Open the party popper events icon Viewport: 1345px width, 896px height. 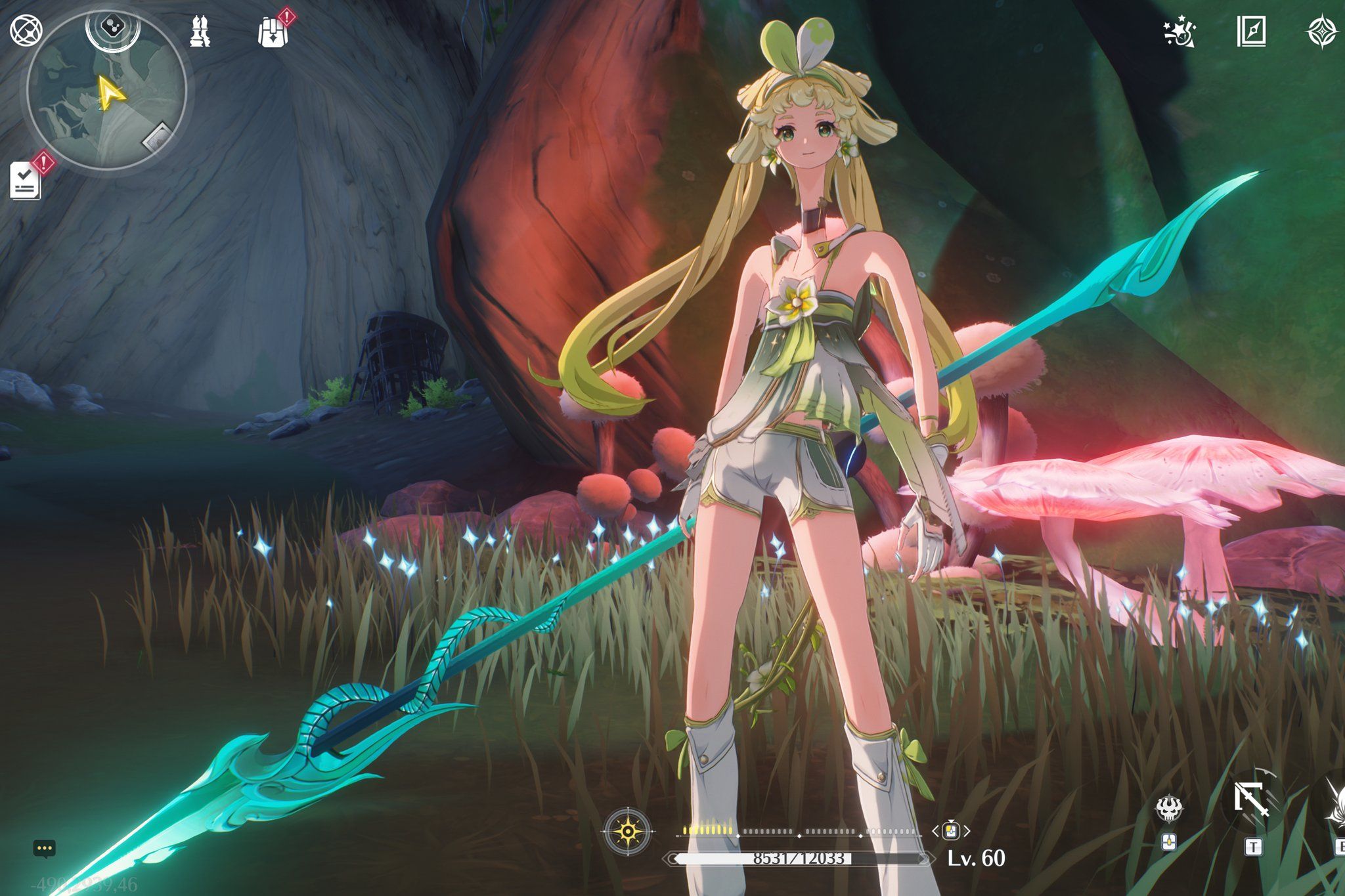coord(1179,32)
